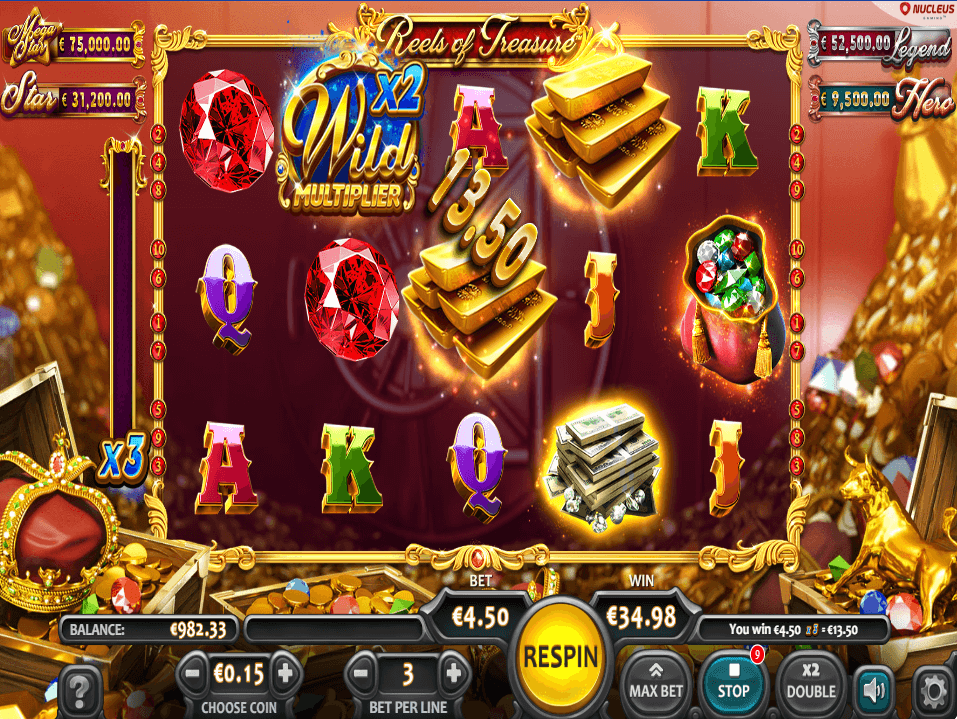Raise the bet per line
Viewport: 957px width, 719px height.
pos(453,671)
